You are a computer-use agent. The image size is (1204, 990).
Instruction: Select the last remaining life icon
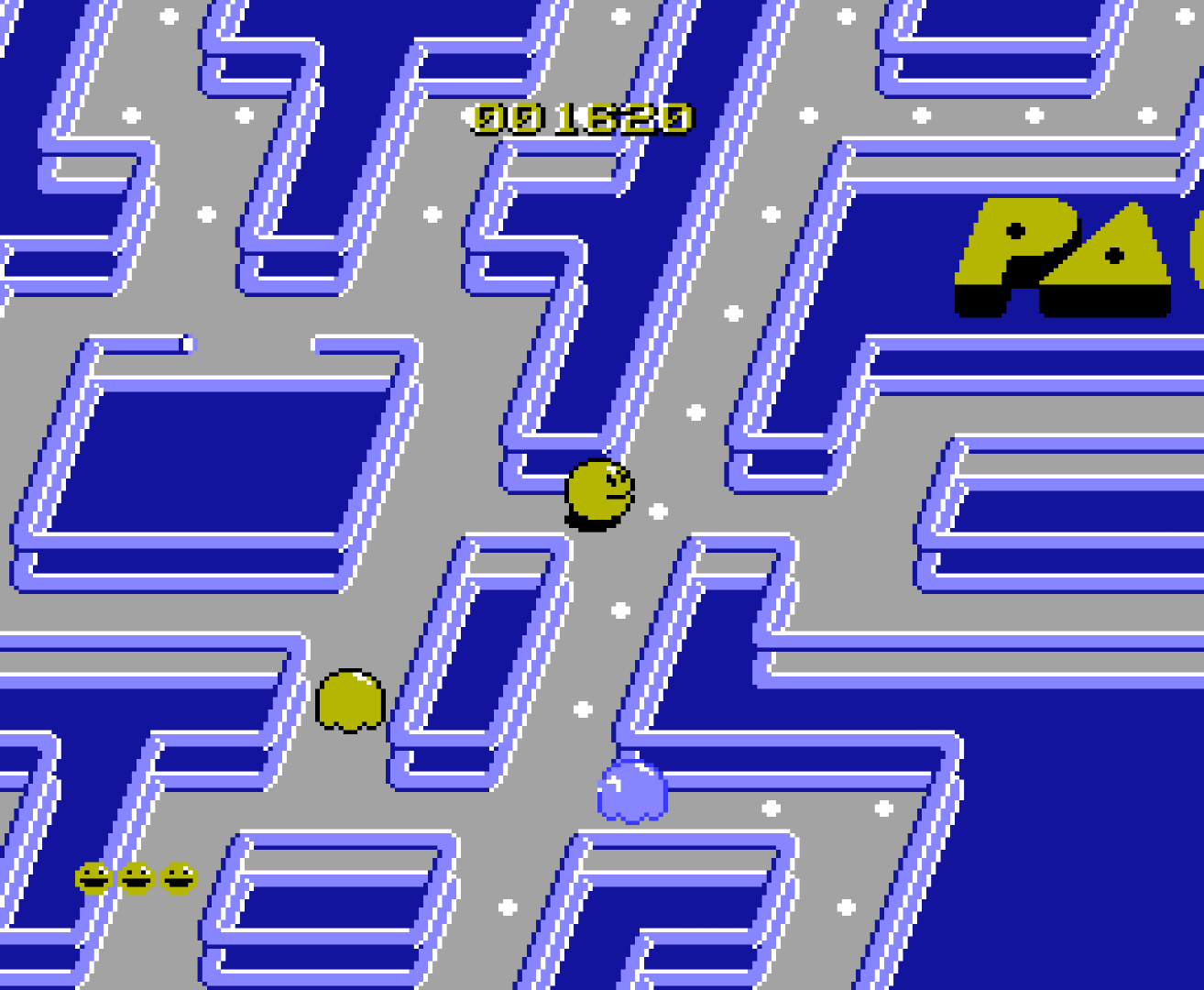pyautogui.click(x=177, y=877)
